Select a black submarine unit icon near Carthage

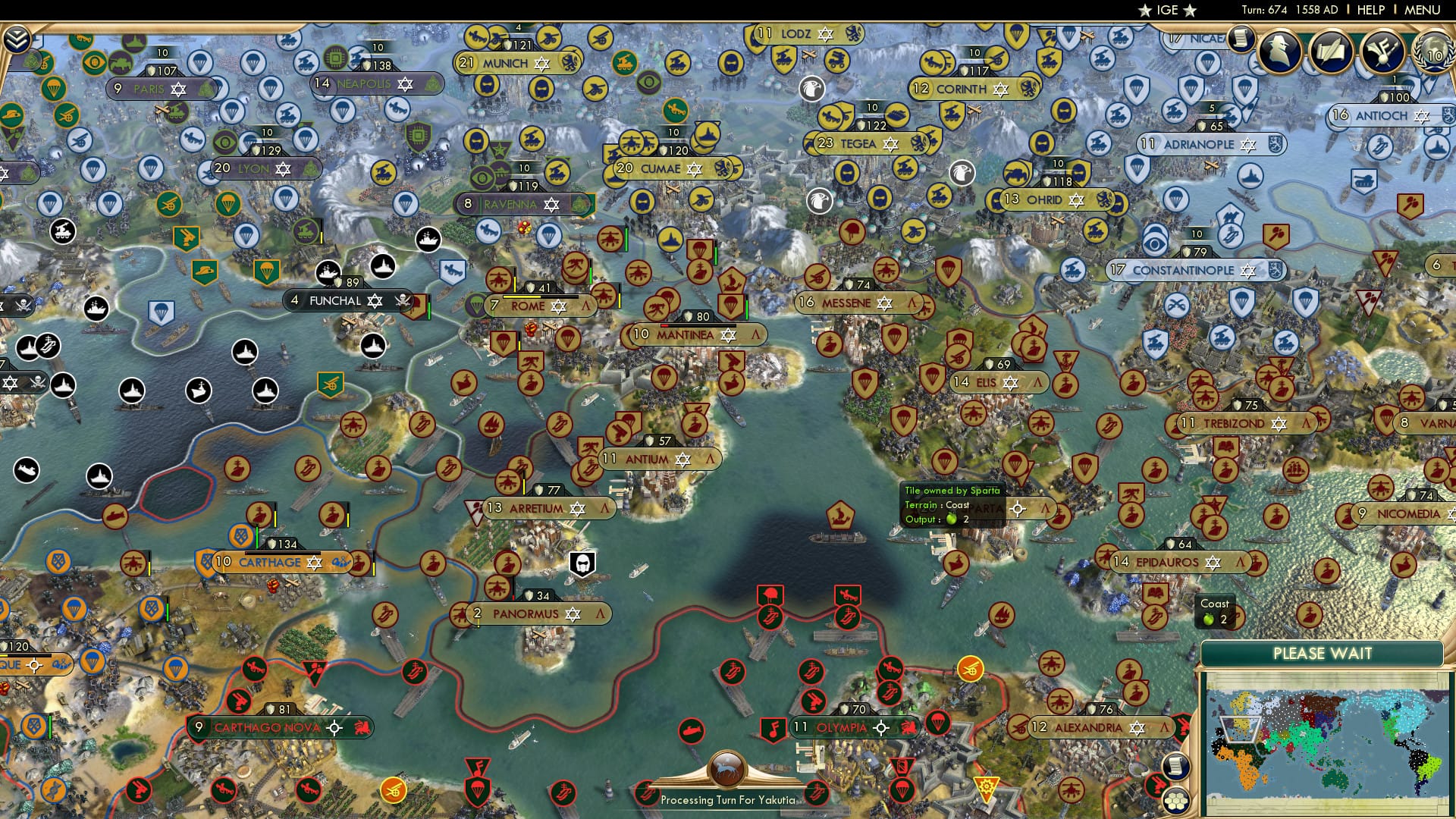(27, 470)
